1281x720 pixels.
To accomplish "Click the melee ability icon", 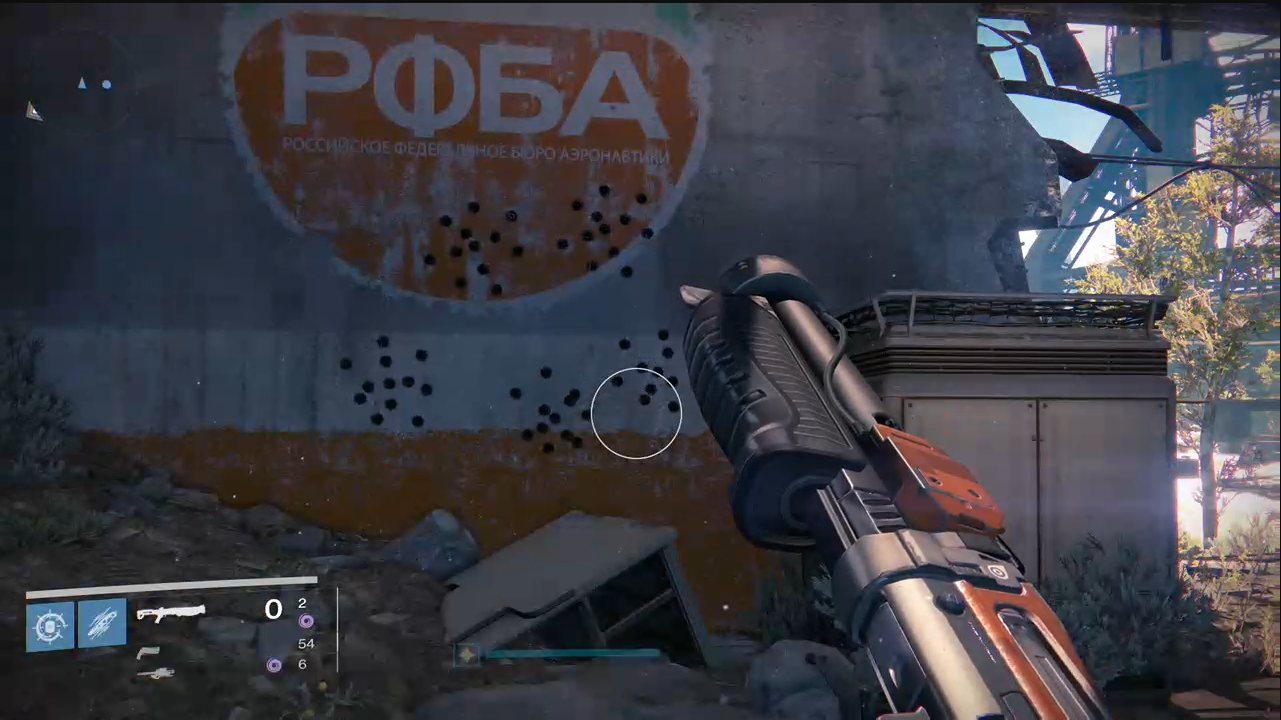I will coord(104,623).
